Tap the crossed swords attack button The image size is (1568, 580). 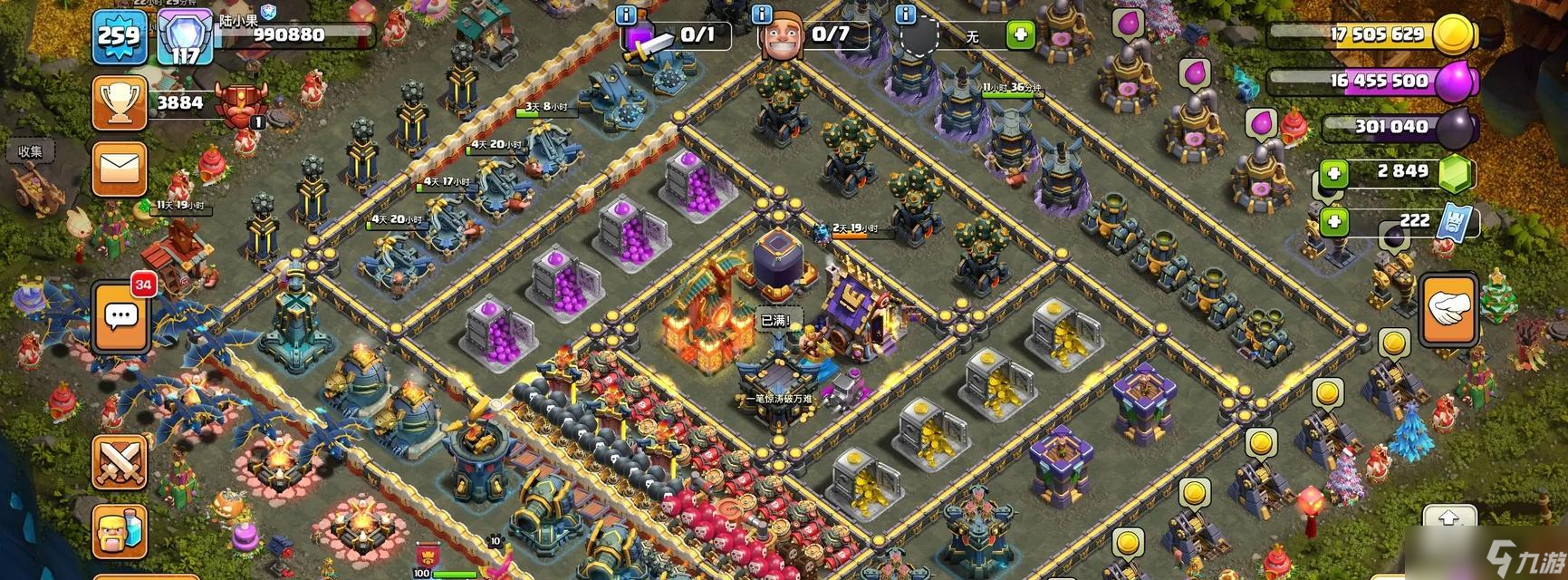tap(120, 462)
